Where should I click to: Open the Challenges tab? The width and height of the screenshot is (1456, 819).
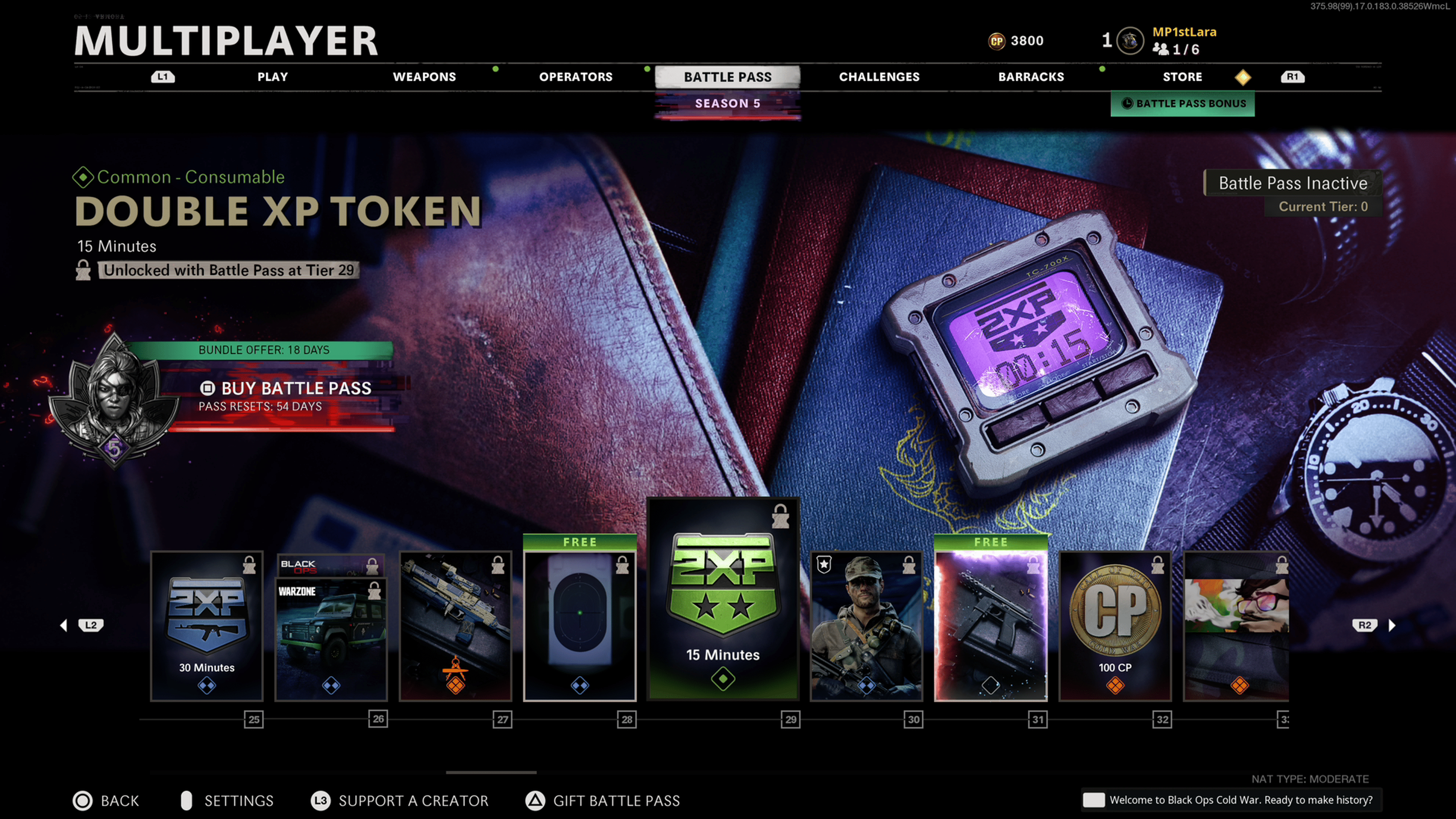click(x=879, y=77)
